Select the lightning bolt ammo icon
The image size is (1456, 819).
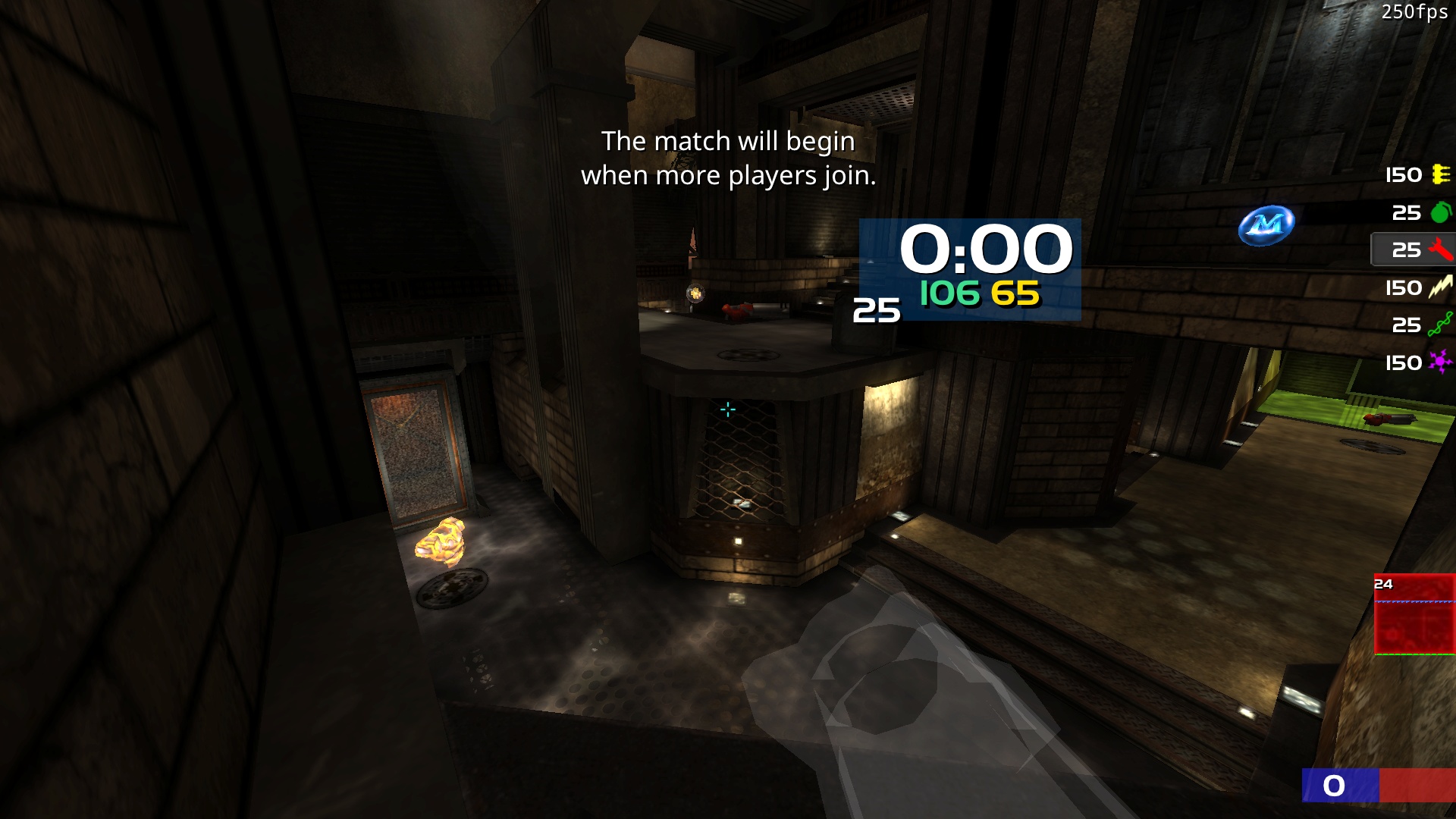pos(1440,287)
